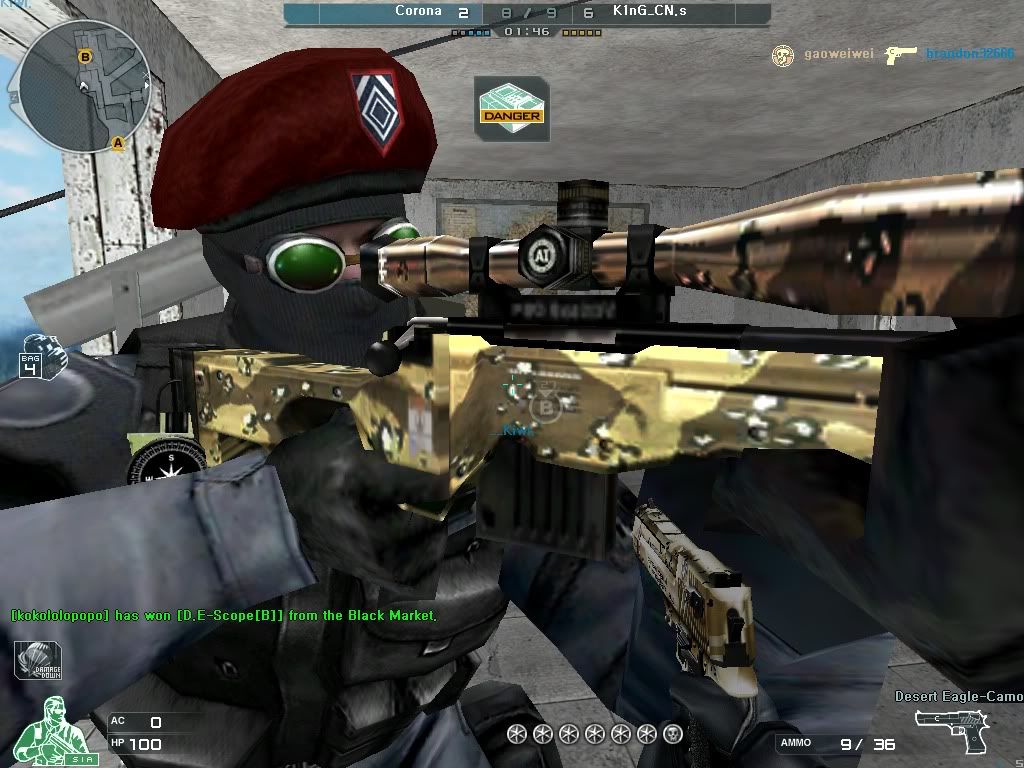
Task: Click the gaoweiwei kill feed entry
Action: [827, 55]
